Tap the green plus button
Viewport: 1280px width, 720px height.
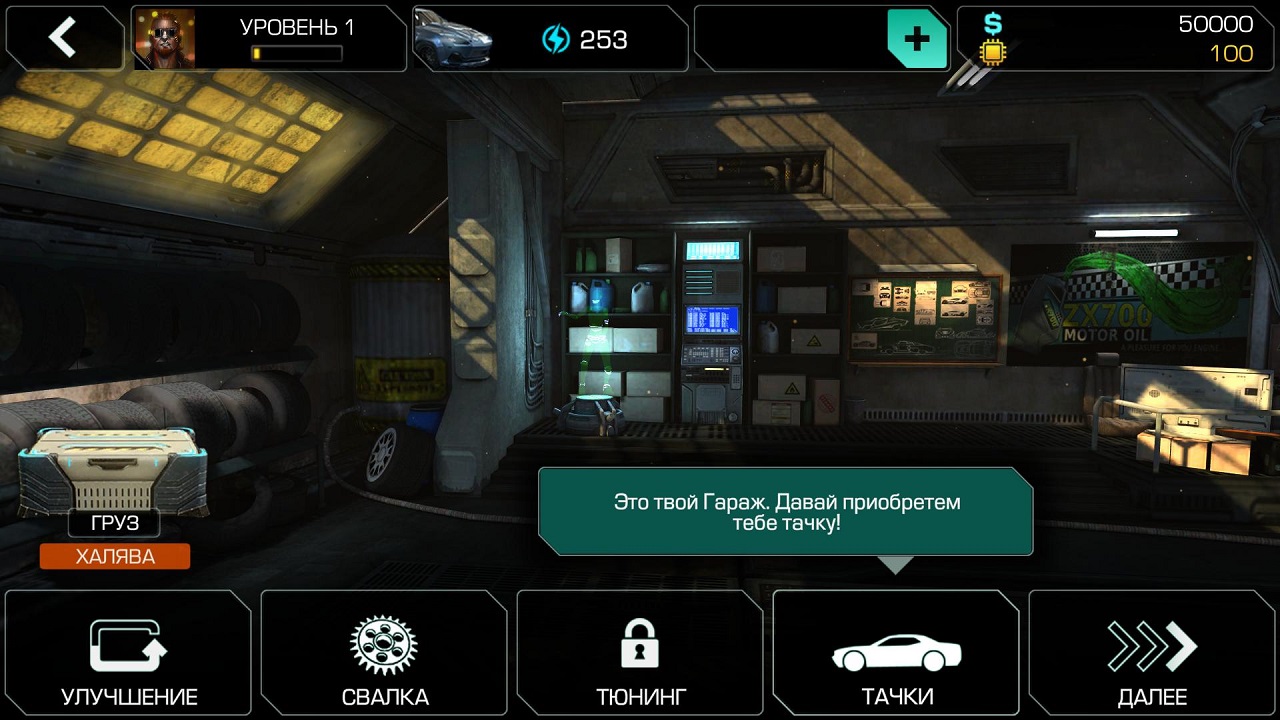(x=916, y=39)
